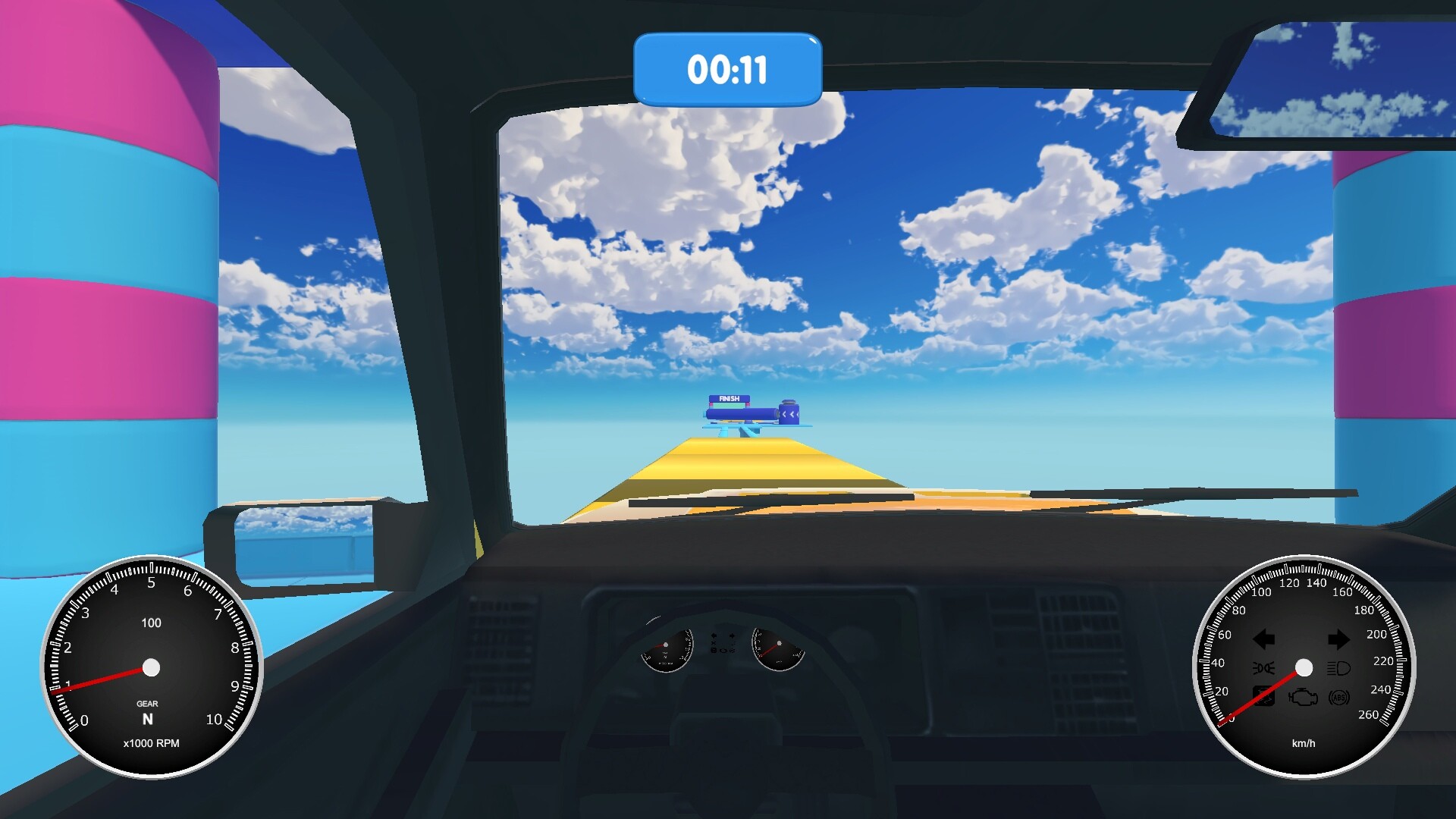The width and height of the screenshot is (1456, 819).
Task: Select the right turn signal arrow
Action: [x=1339, y=638]
